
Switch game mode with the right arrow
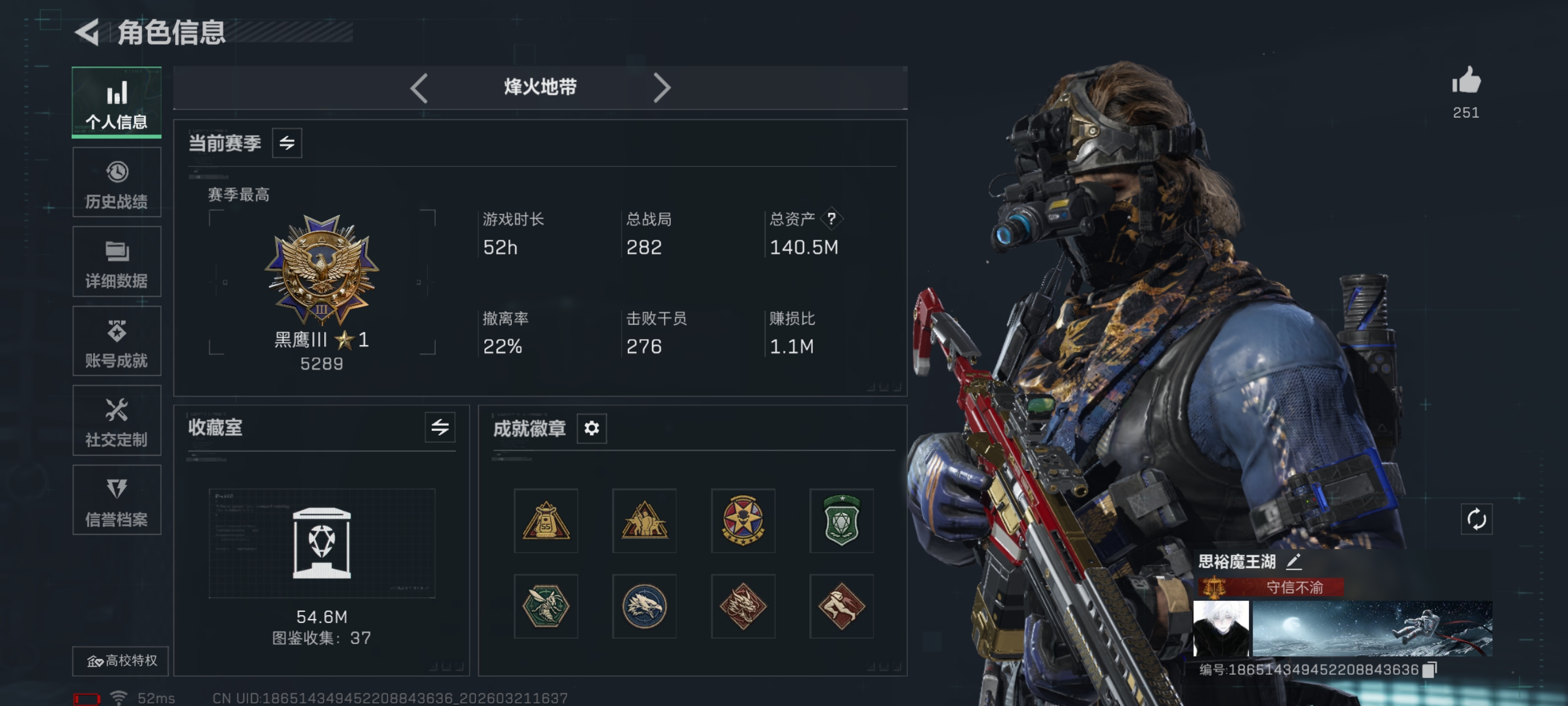(x=662, y=88)
